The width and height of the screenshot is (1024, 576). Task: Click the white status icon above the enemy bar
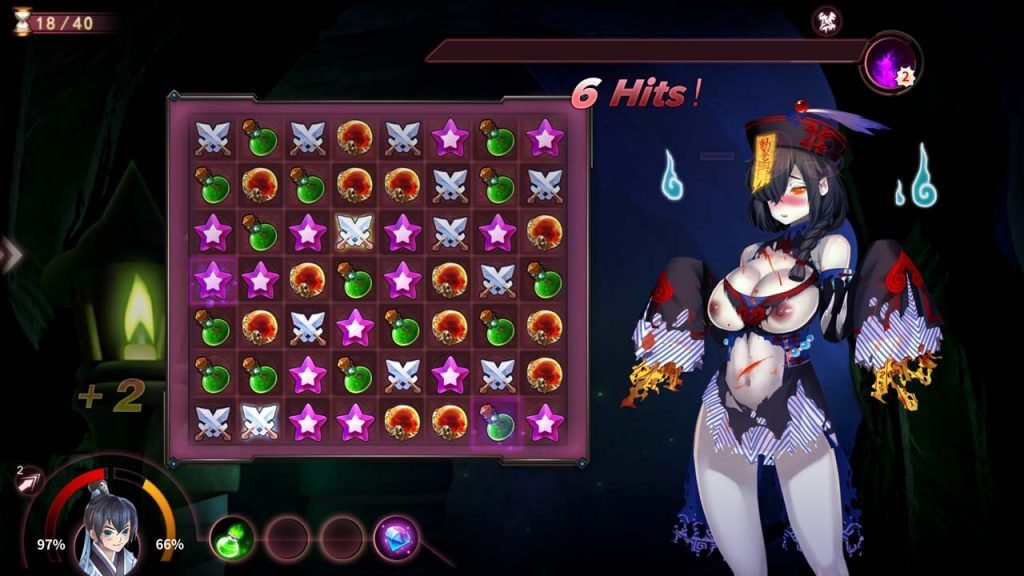[x=826, y=20]
